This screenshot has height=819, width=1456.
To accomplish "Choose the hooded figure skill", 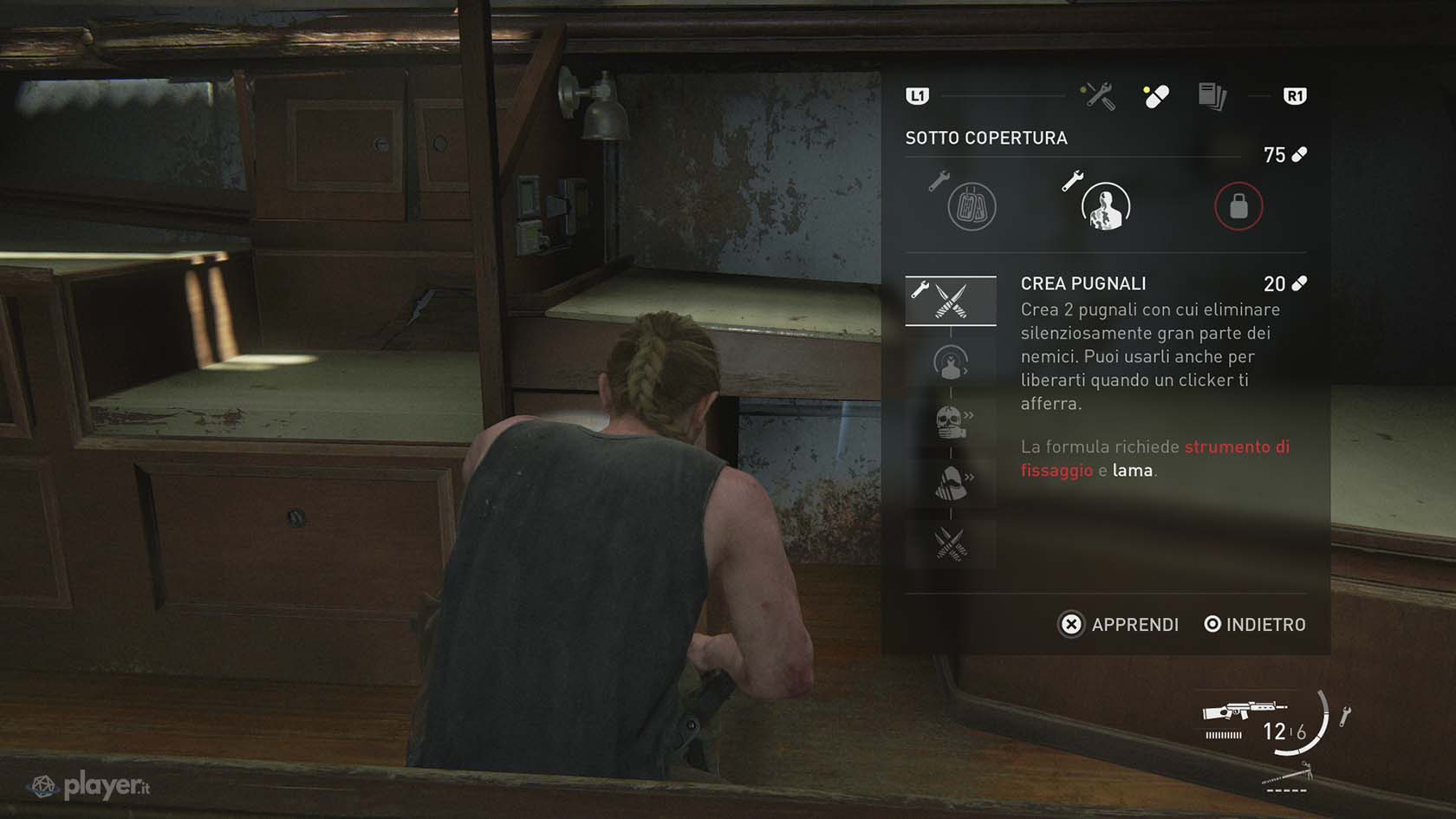I will [951, 483].
